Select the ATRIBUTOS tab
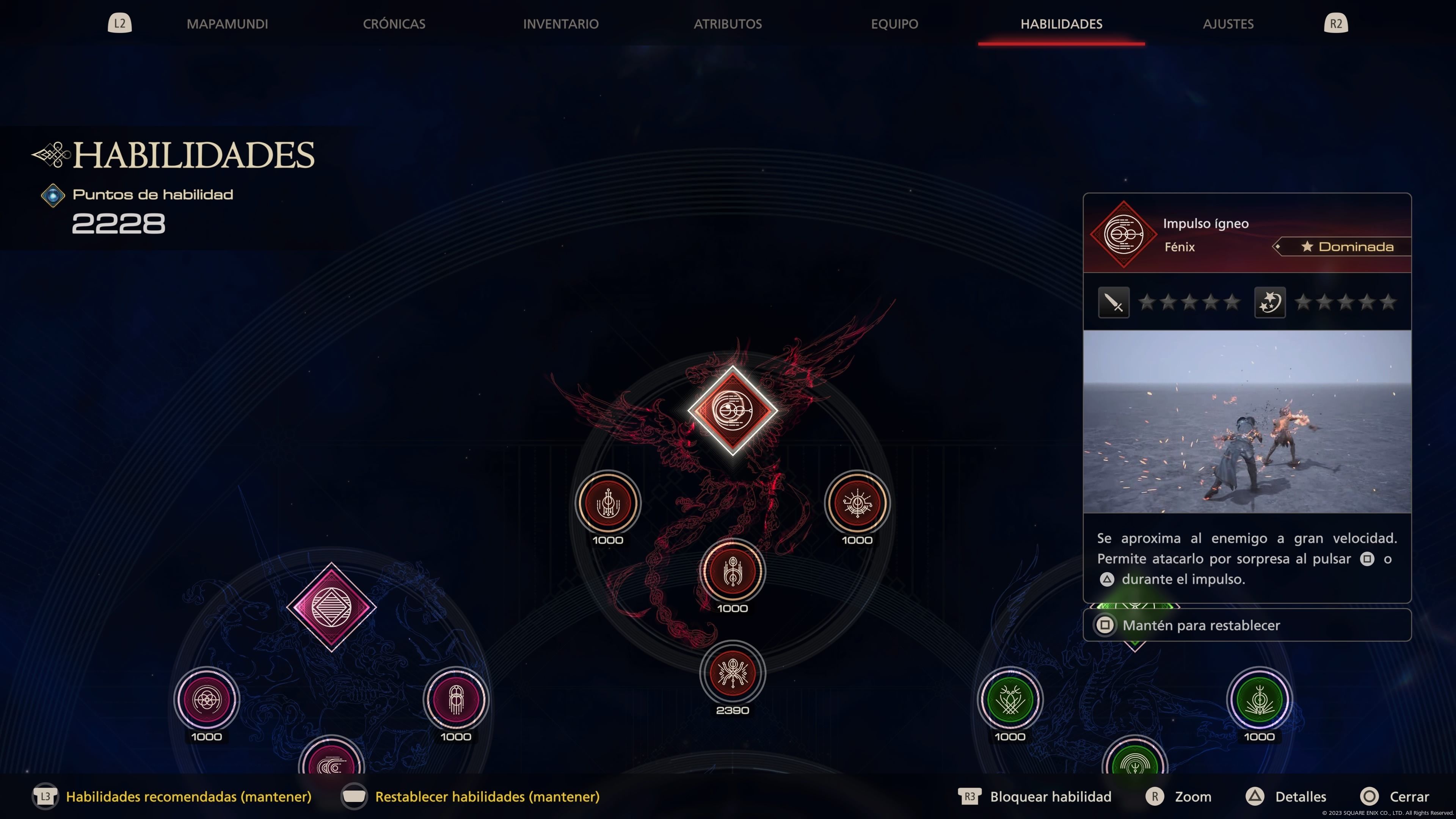This screenshot has height=819, width=1456. pyautogui.click(x=728, y=24)
